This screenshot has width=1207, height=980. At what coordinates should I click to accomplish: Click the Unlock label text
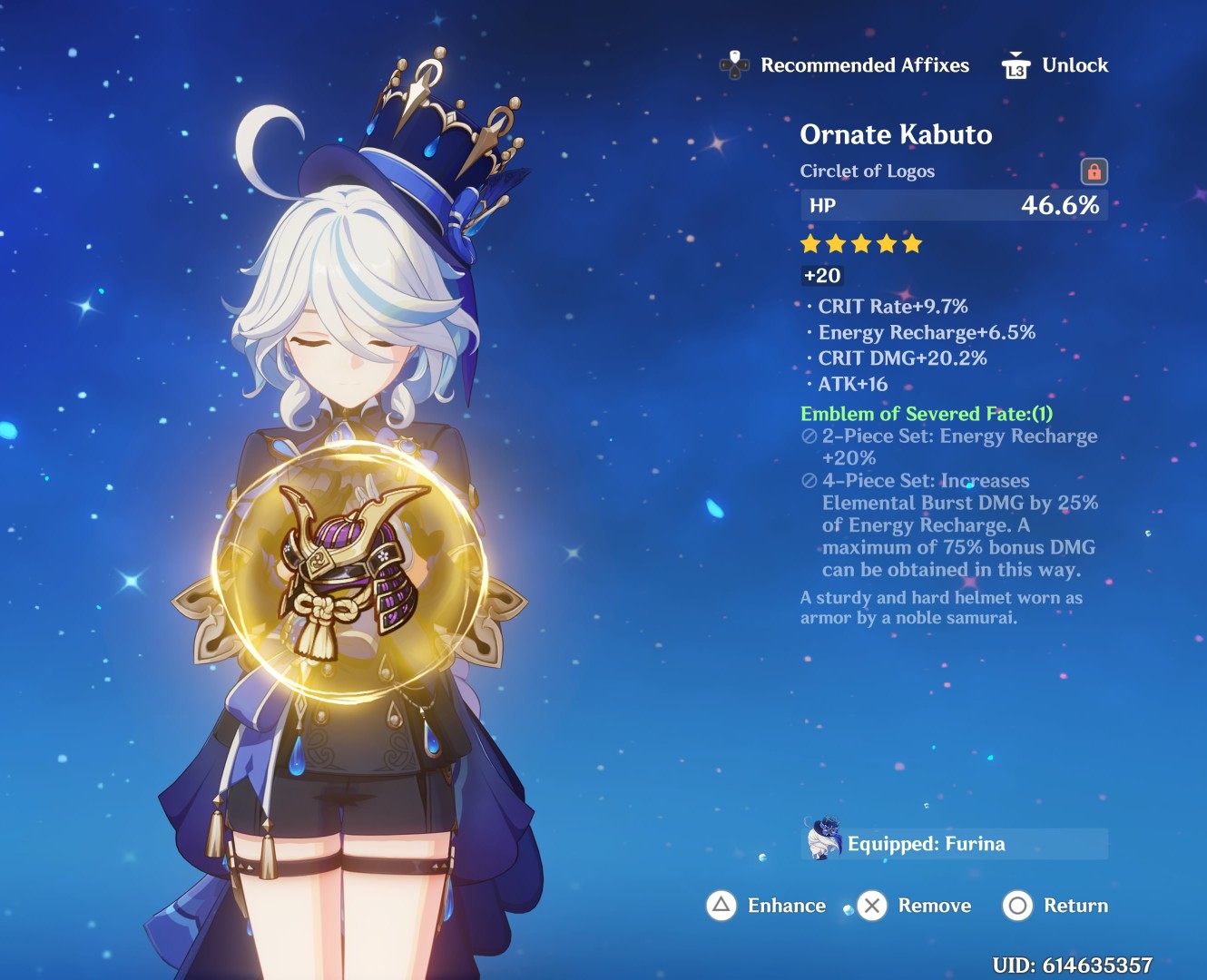(1076, 64)
